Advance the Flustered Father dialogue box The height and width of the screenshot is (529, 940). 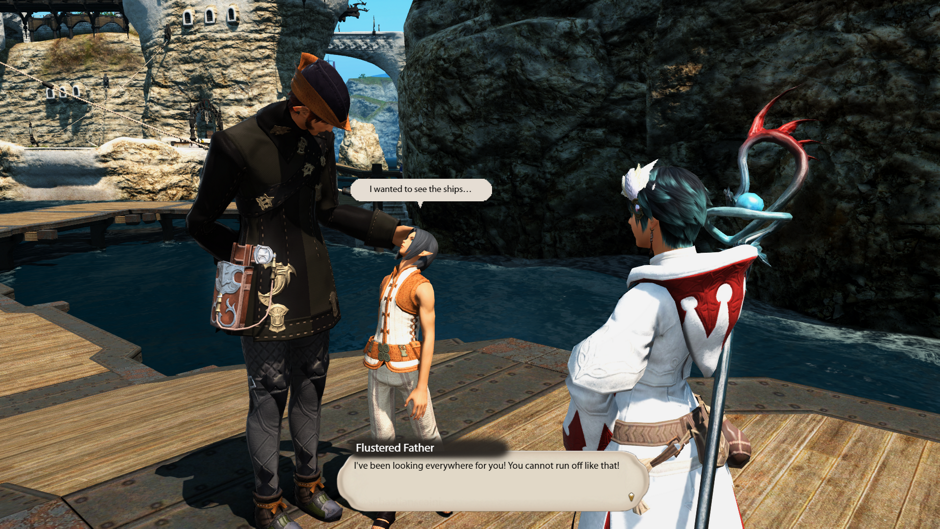click(x=490, y=480)
